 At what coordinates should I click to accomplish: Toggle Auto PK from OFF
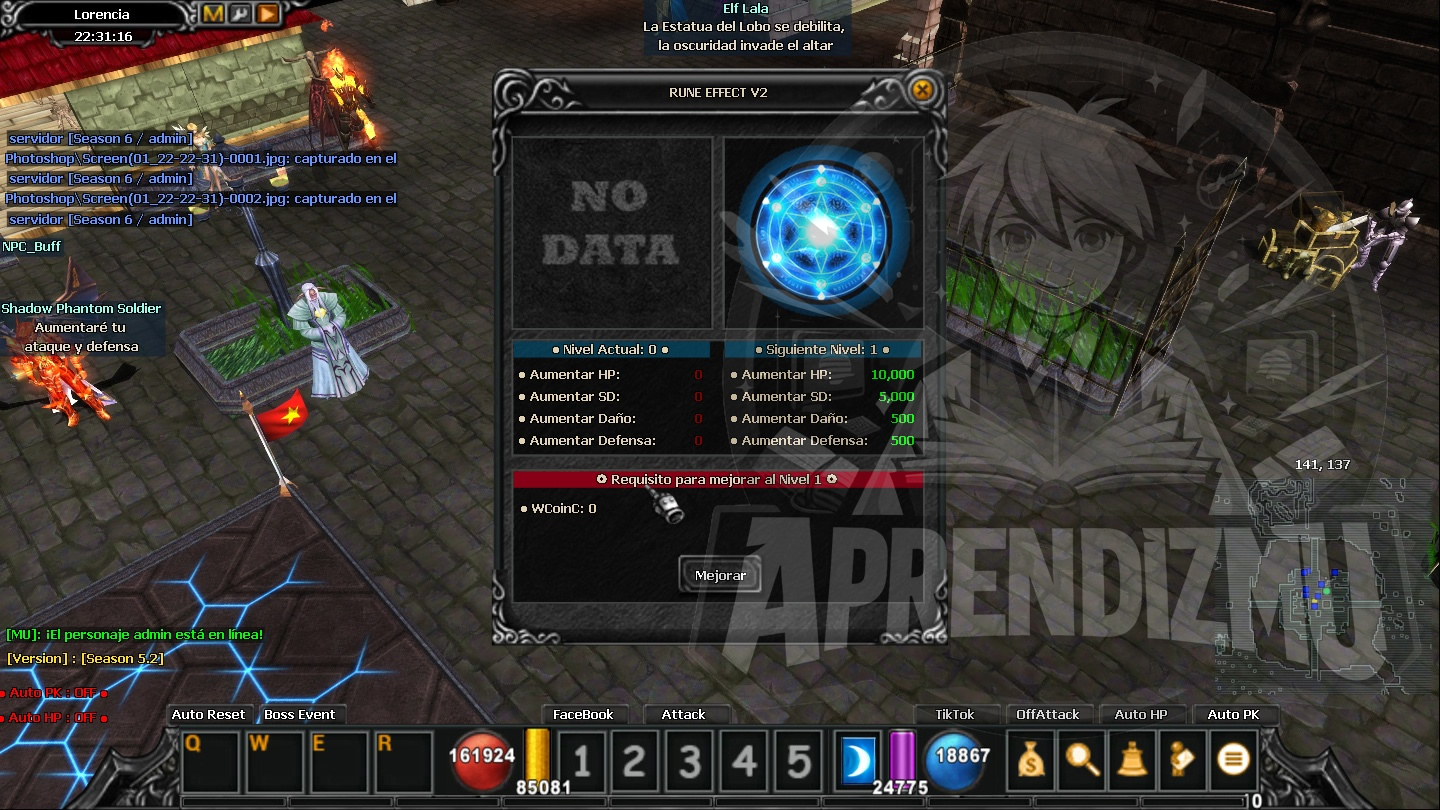click(1236, 714)
